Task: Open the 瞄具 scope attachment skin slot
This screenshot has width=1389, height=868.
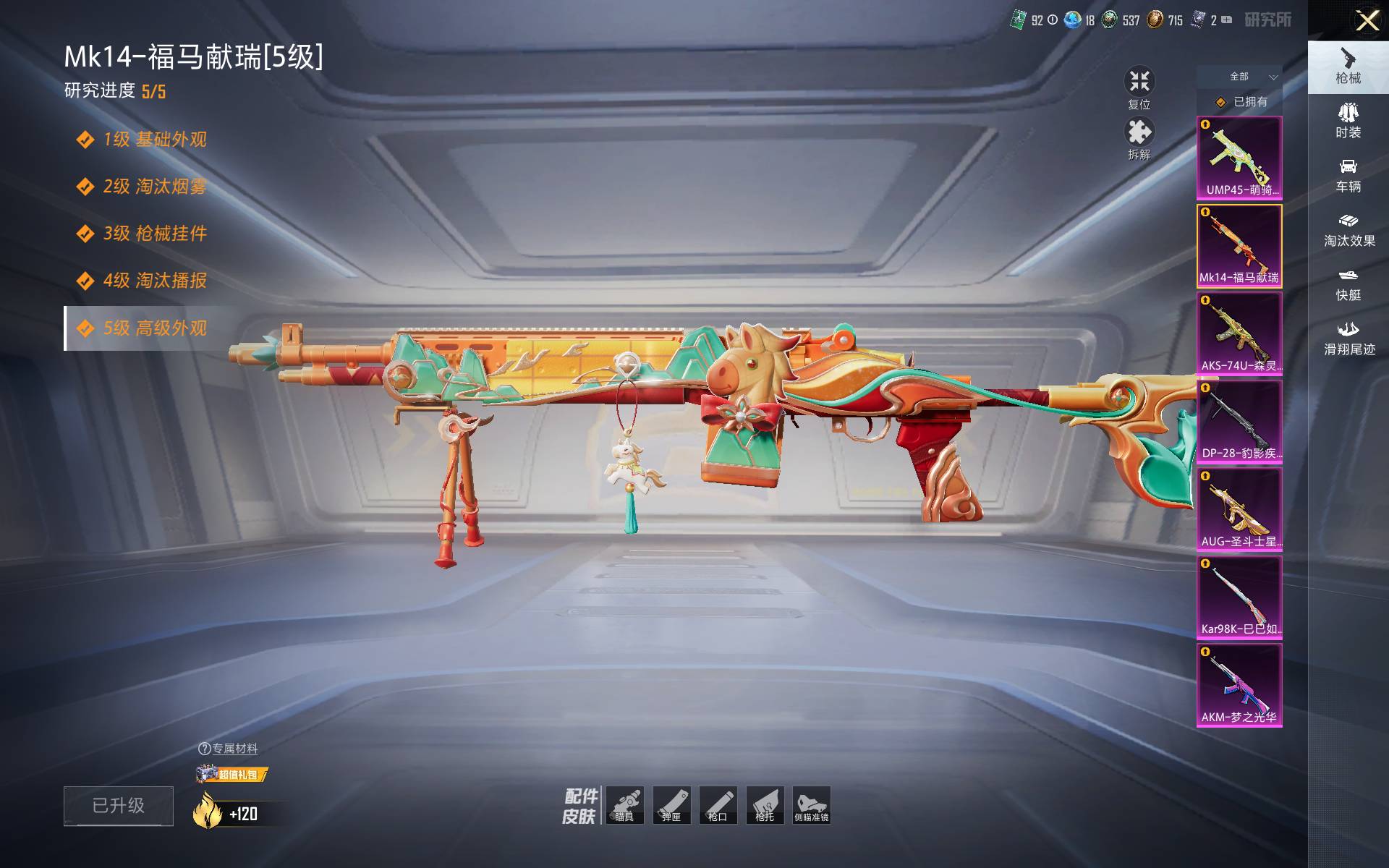Action: click(624, 805)
